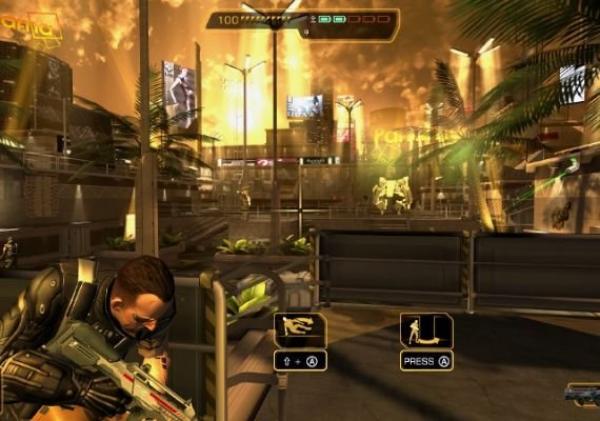
Task: Select the roll-between-cover action icon
Action: pyautogui.click(x=299, y=330)
